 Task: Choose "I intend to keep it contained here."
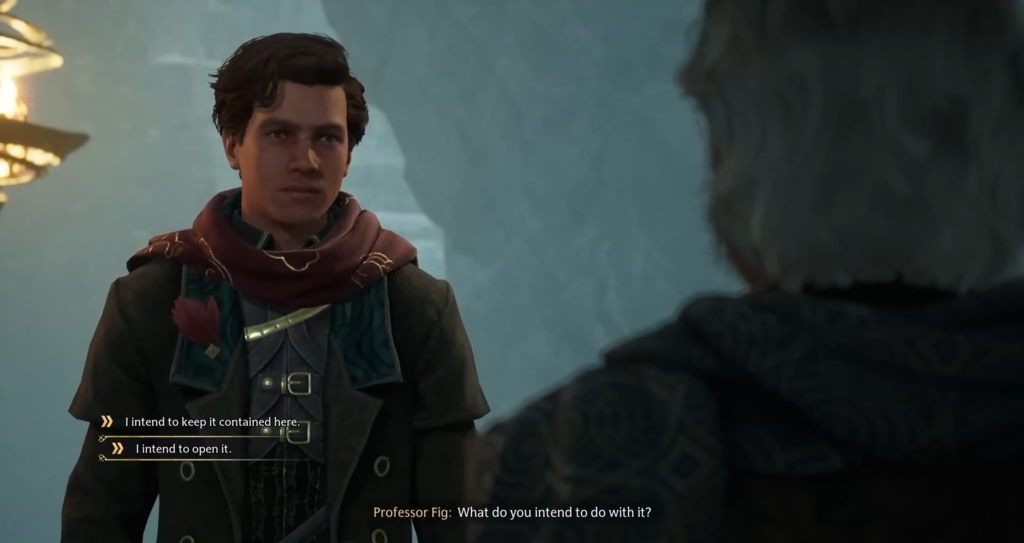pyautogui.click(x=212, y=422)
